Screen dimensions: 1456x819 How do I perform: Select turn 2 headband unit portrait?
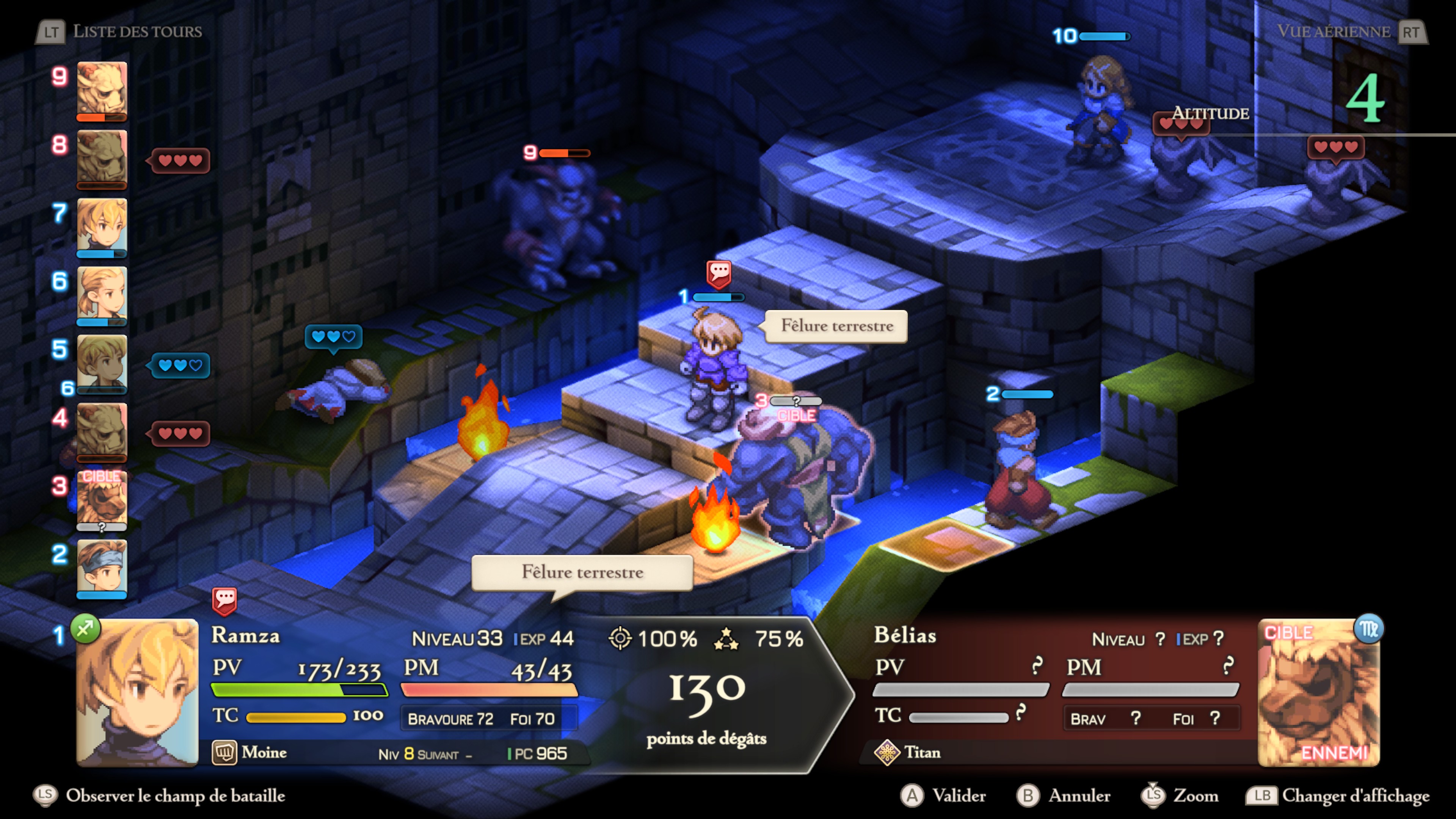102,567
